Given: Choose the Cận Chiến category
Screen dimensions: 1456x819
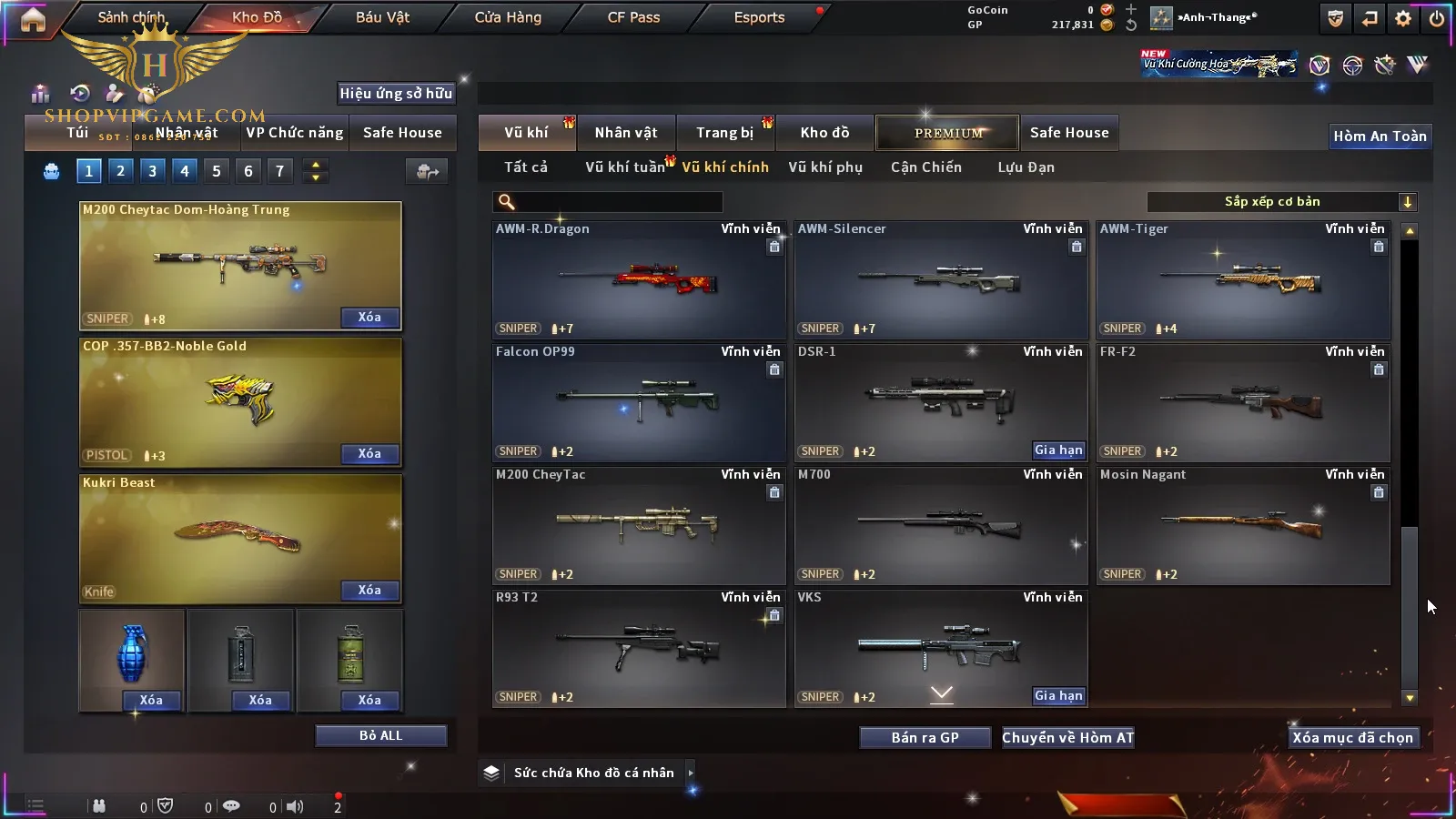Looking at the screenshot, I should click(925, 167).
